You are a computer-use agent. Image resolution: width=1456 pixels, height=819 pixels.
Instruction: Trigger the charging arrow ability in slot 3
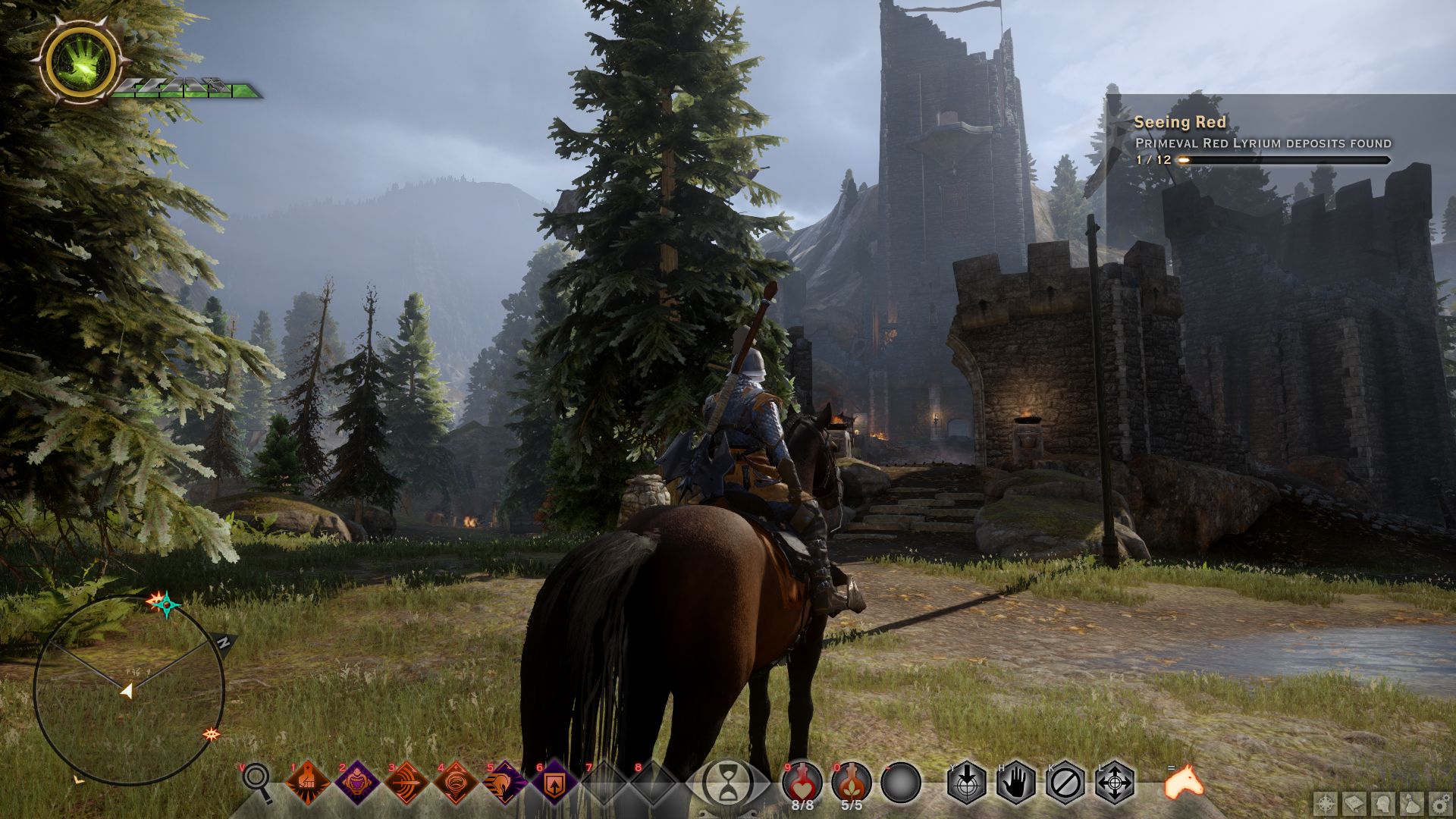tap(406, 783)
